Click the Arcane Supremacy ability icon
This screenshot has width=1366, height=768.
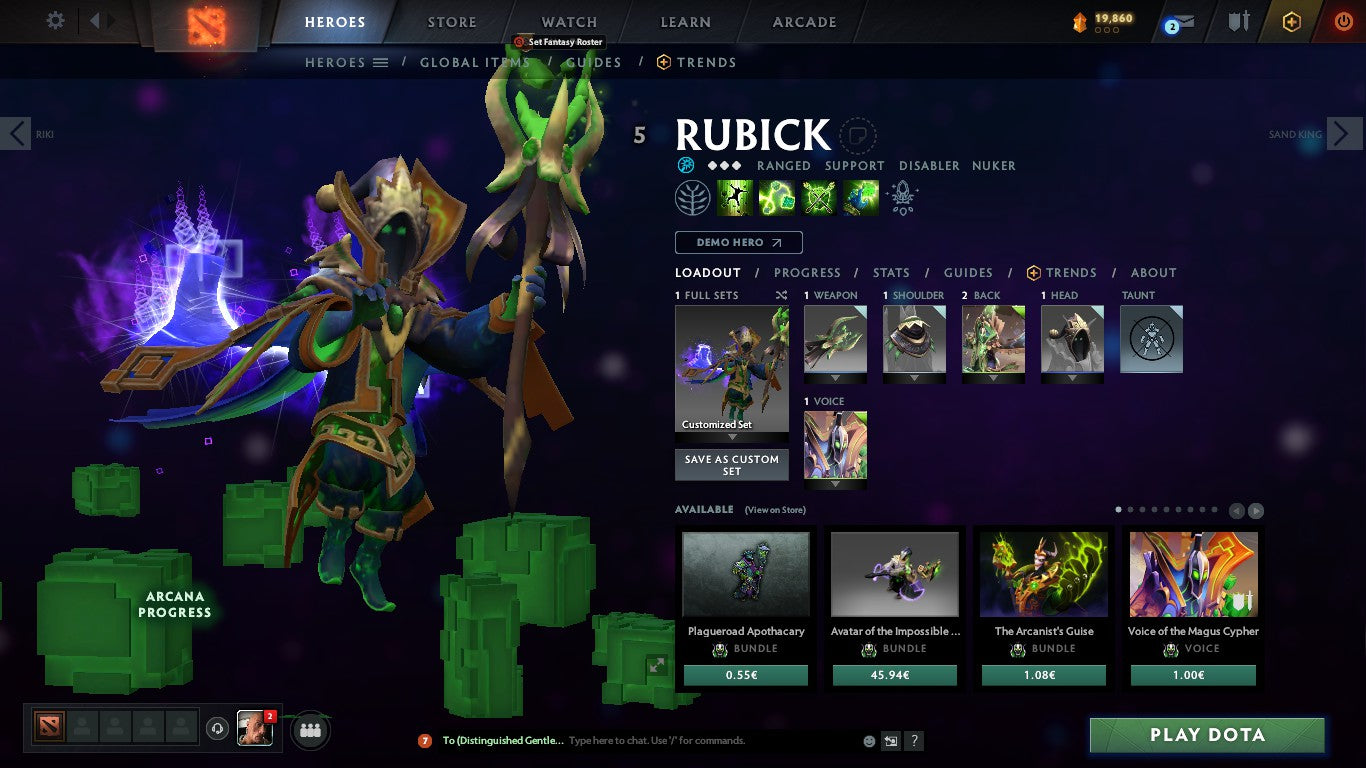[819, 197]
